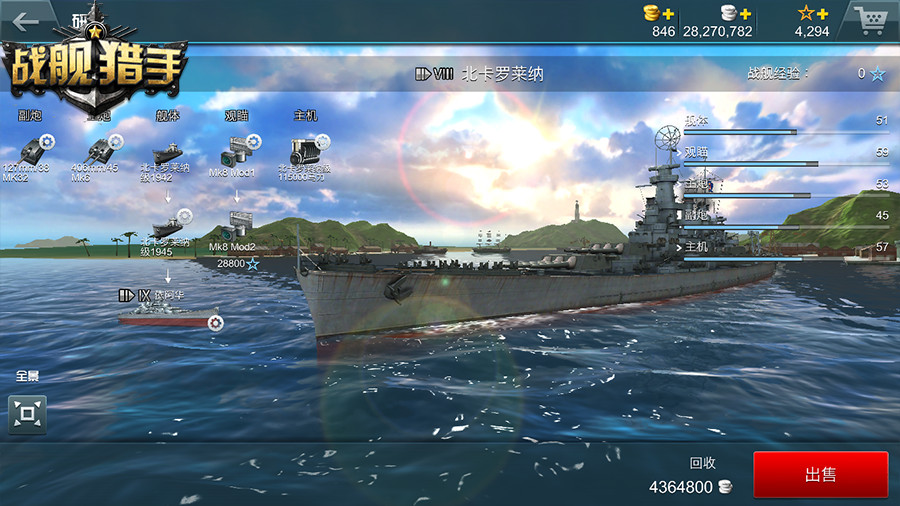Toggle the 全景 panorama view button
The width and height of the screenshot is (900, 506).
point(27,413)
